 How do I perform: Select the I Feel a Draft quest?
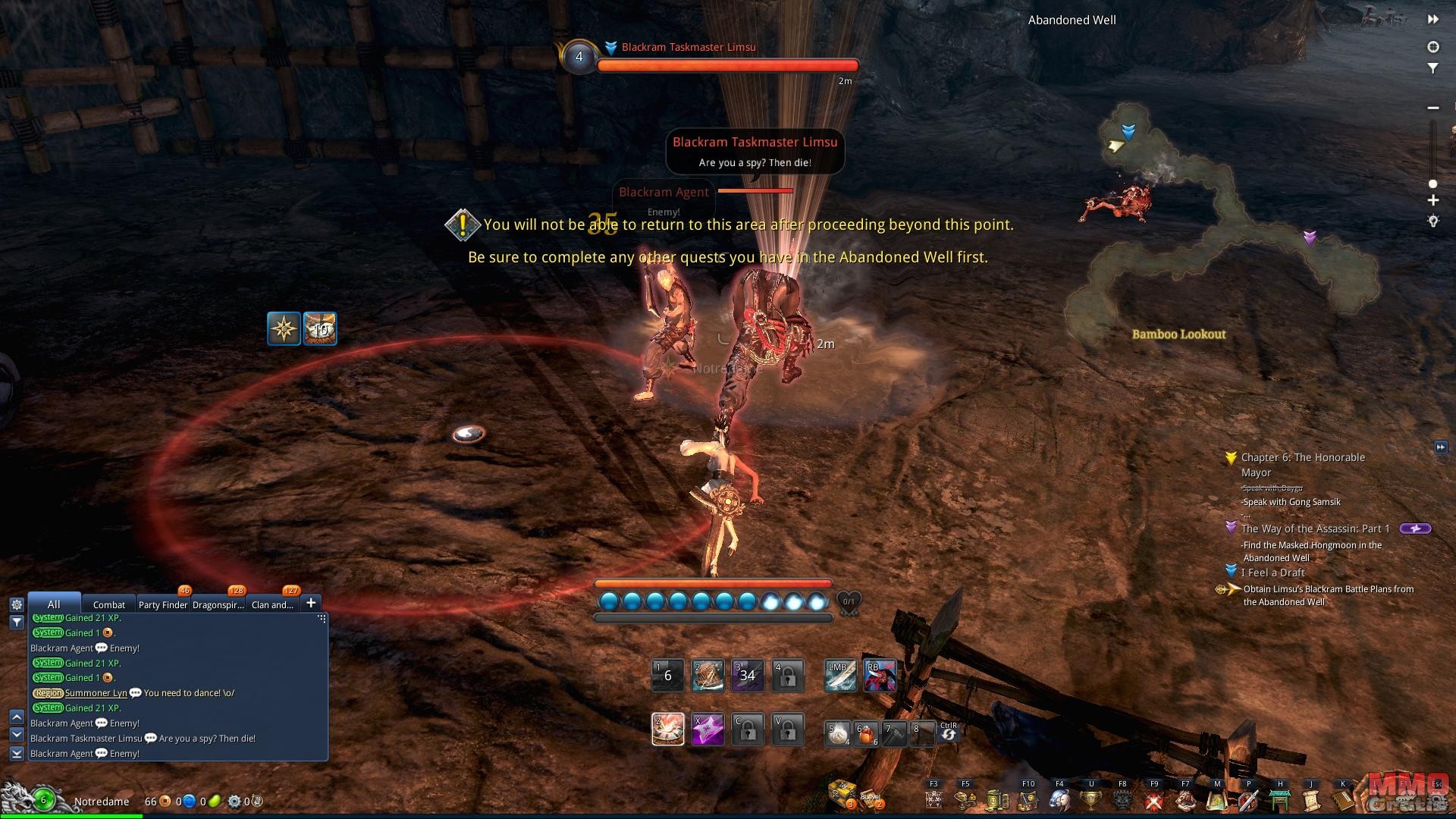1272,573
